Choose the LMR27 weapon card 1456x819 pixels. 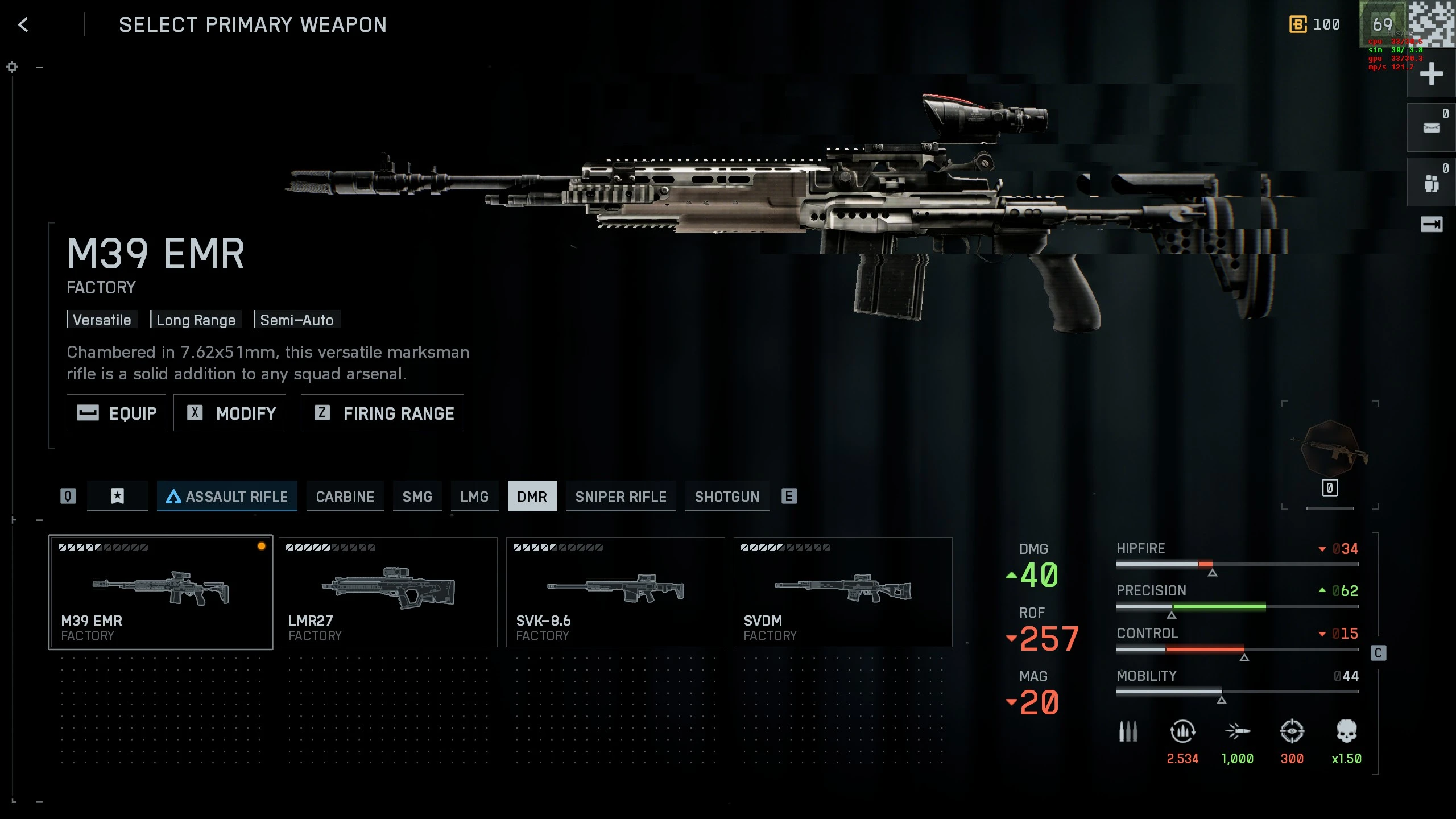[x=388, y=591]
